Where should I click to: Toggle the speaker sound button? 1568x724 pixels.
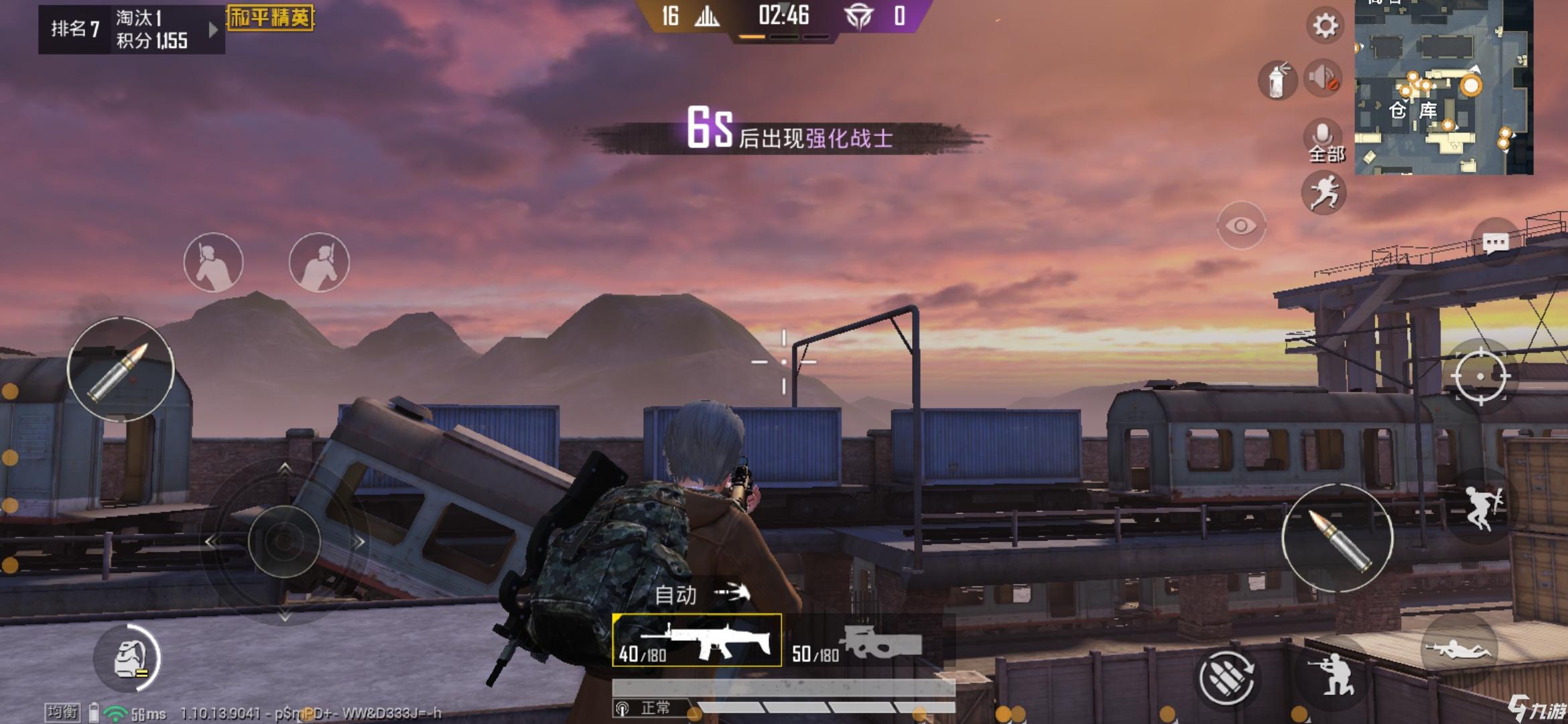point(1323,78)
